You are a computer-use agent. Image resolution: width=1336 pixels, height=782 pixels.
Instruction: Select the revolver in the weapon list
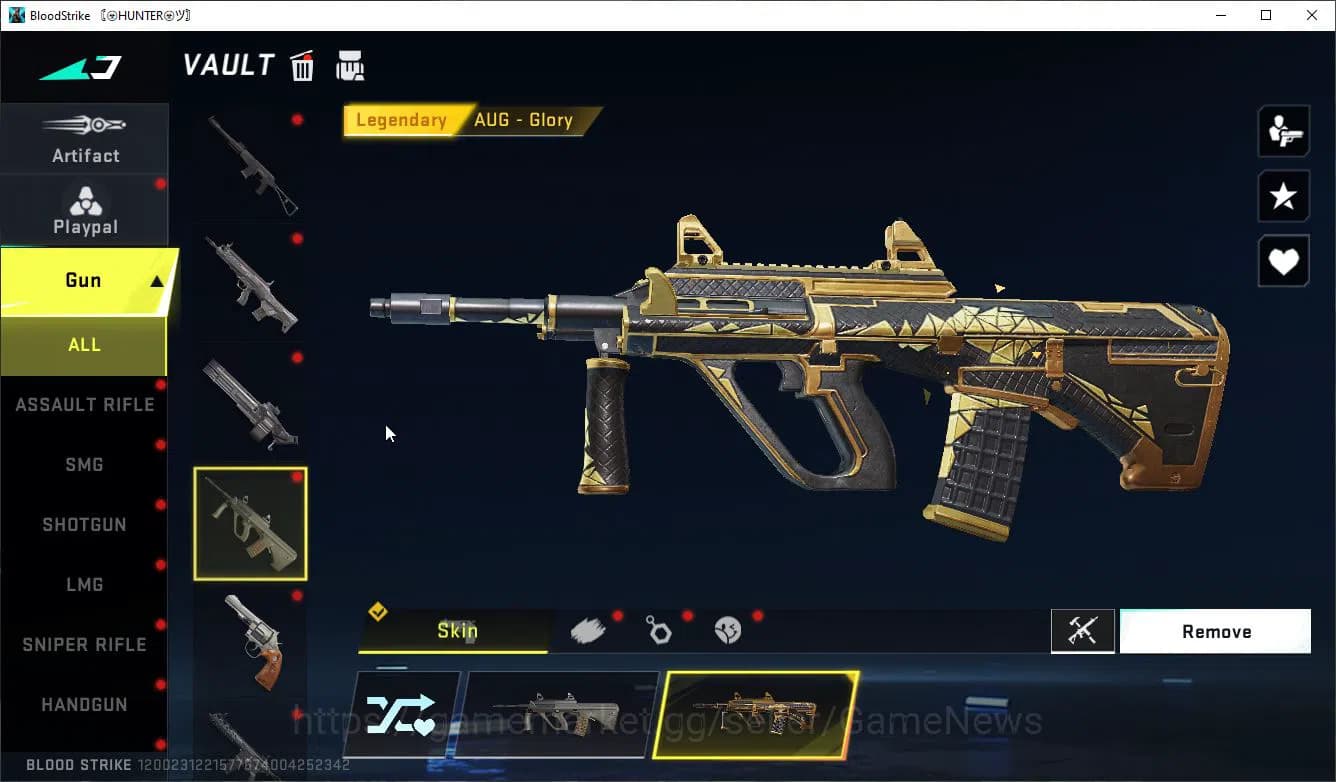pyautogui.click(x=250, y=641)
